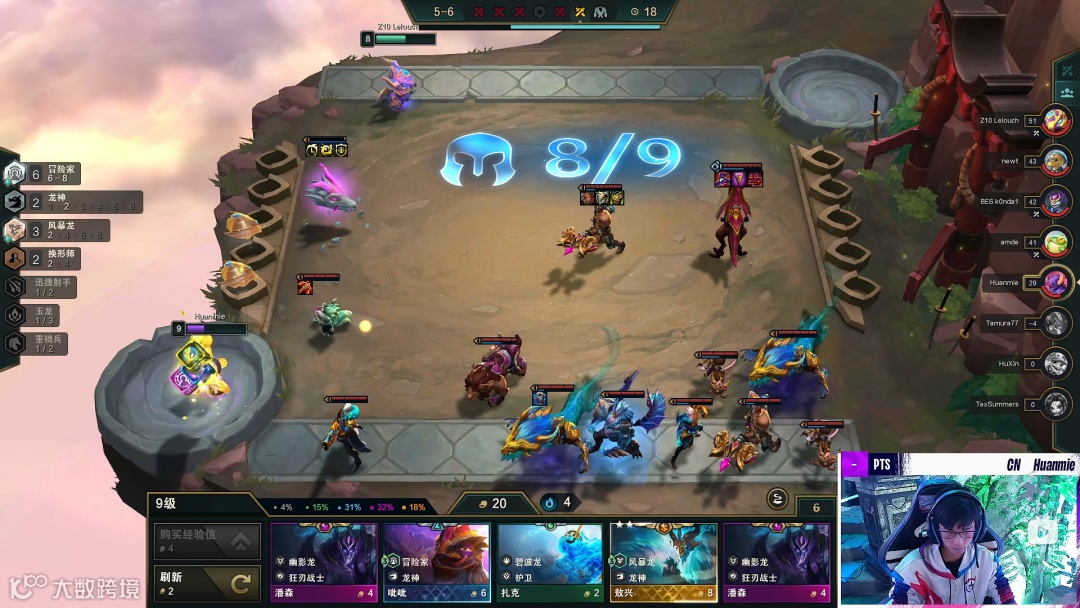Open the 龙神 trait details
The height and width of the screenshot is (608, 1080).
[x=70, y=202]
